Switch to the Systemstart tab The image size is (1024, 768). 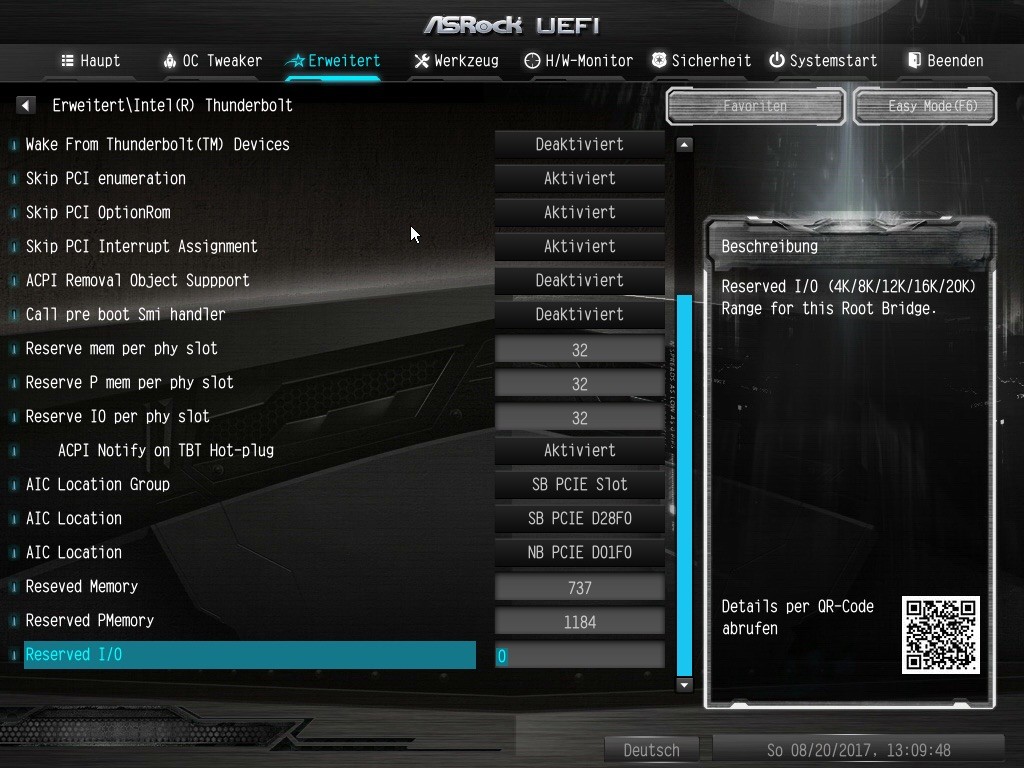823,61
